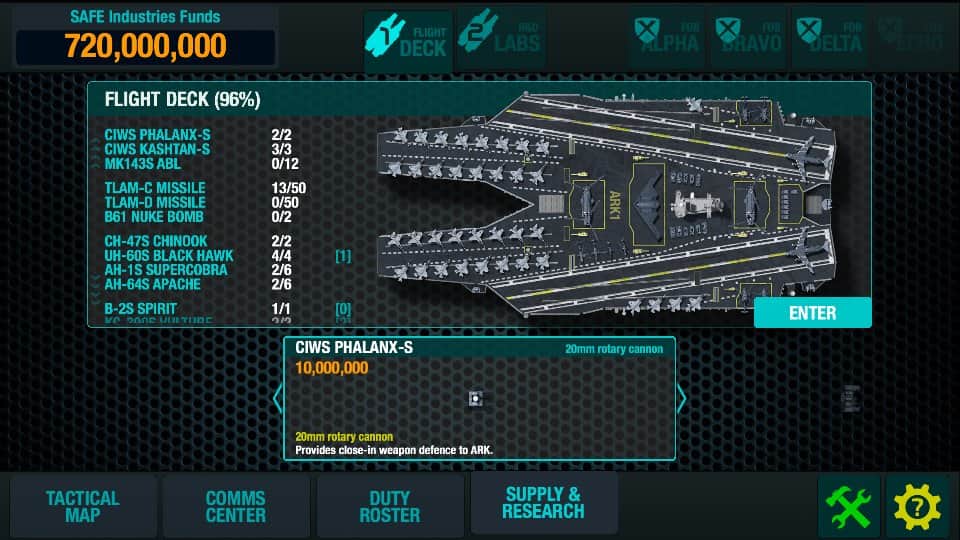Open Supply & Research
The height and width of the screenshot is (540, 960).
coord(543,503)
